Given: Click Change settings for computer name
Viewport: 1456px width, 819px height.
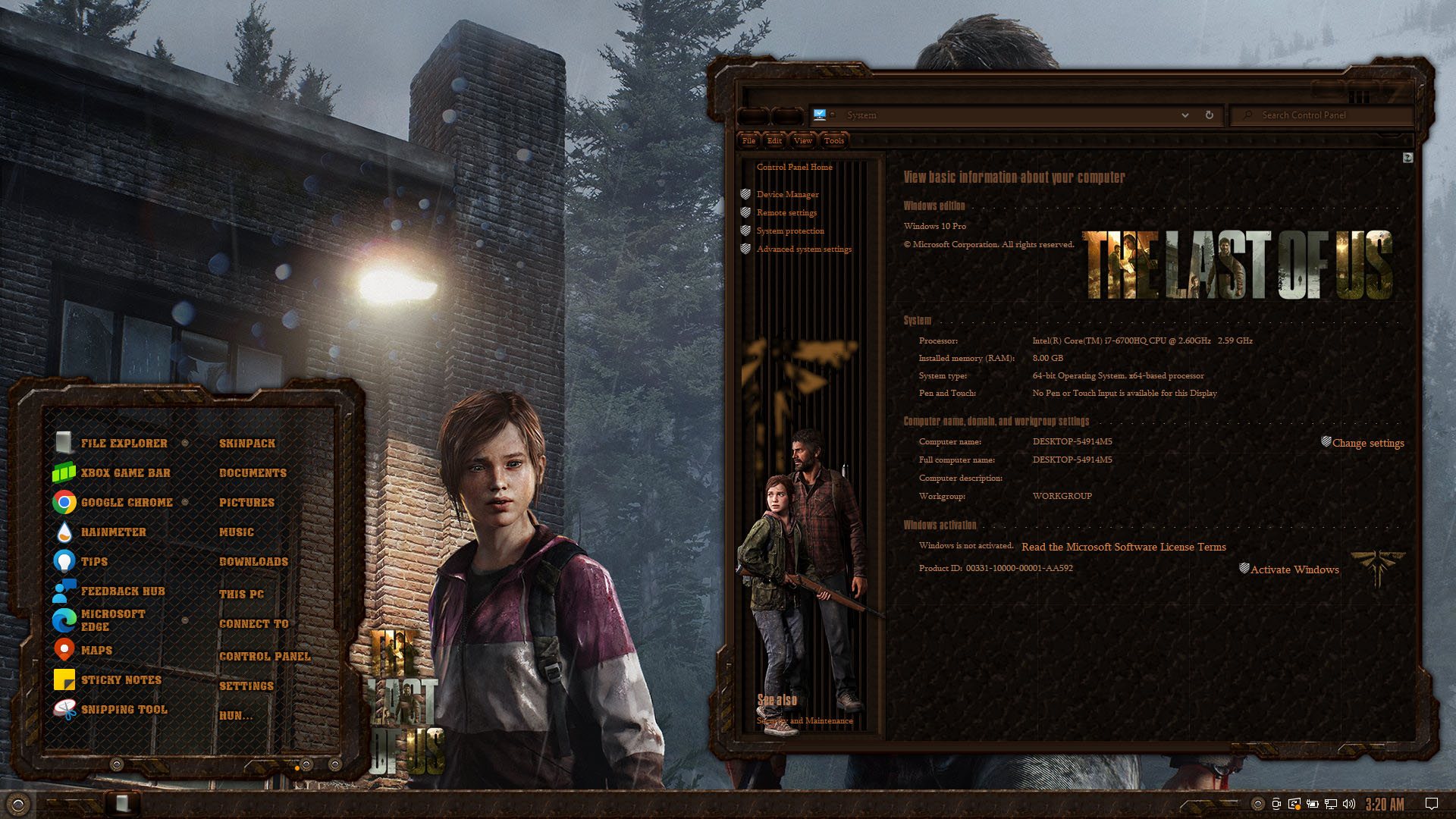Looking at the screenshot, I should tap(1368, 443).
